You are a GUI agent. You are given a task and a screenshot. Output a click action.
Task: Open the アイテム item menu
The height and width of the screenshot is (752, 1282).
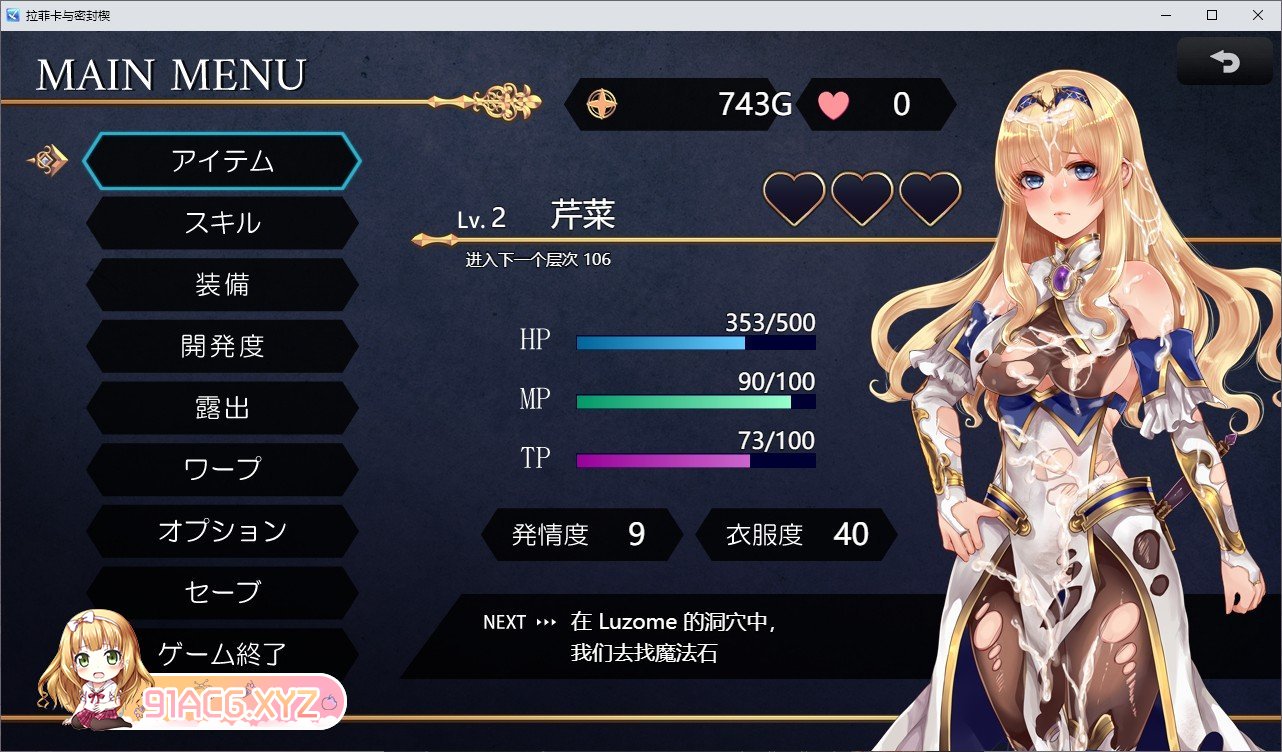(222, 161)
